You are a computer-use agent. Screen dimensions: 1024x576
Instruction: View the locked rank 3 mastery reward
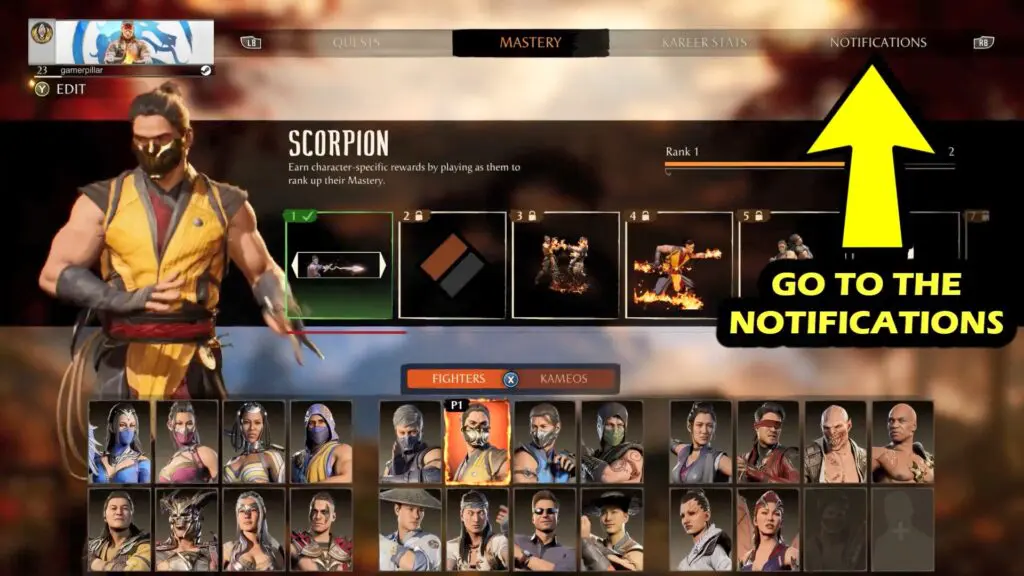click(x=566, y=265)
